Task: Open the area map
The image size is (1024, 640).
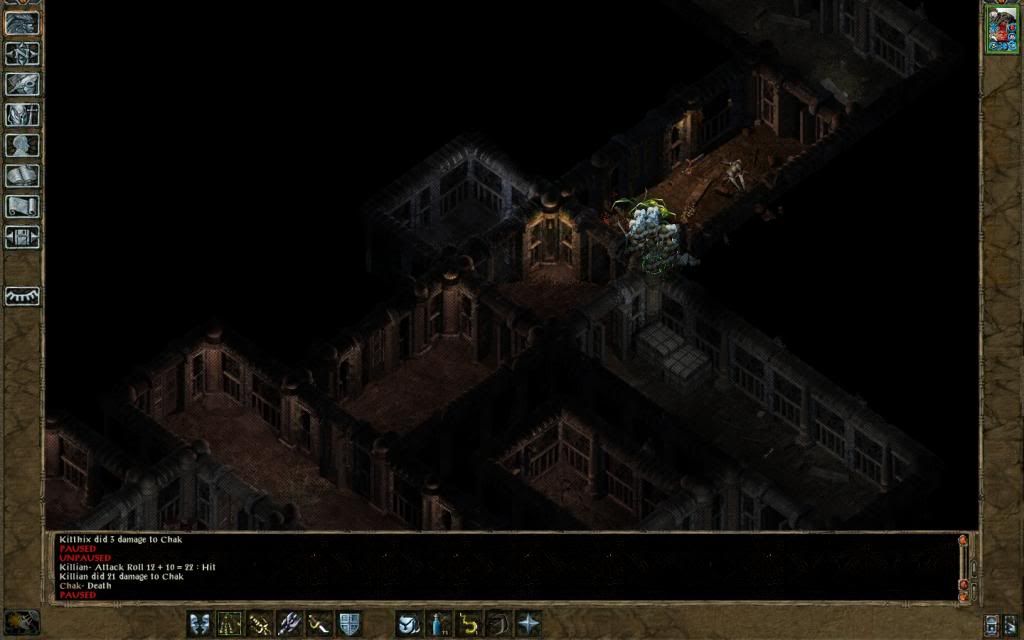Action: point(22,53)
